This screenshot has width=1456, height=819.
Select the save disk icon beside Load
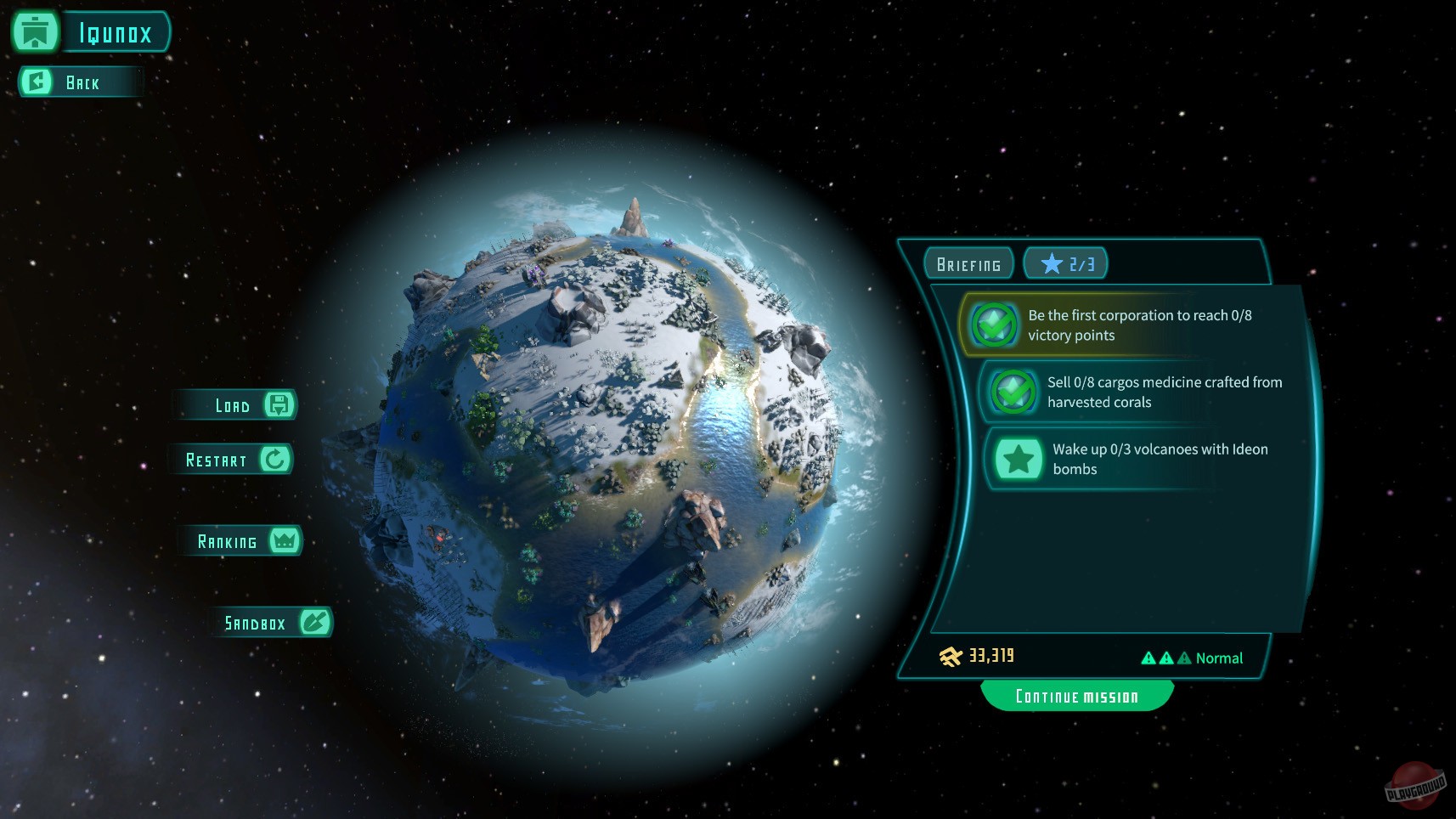coord(279,404)
